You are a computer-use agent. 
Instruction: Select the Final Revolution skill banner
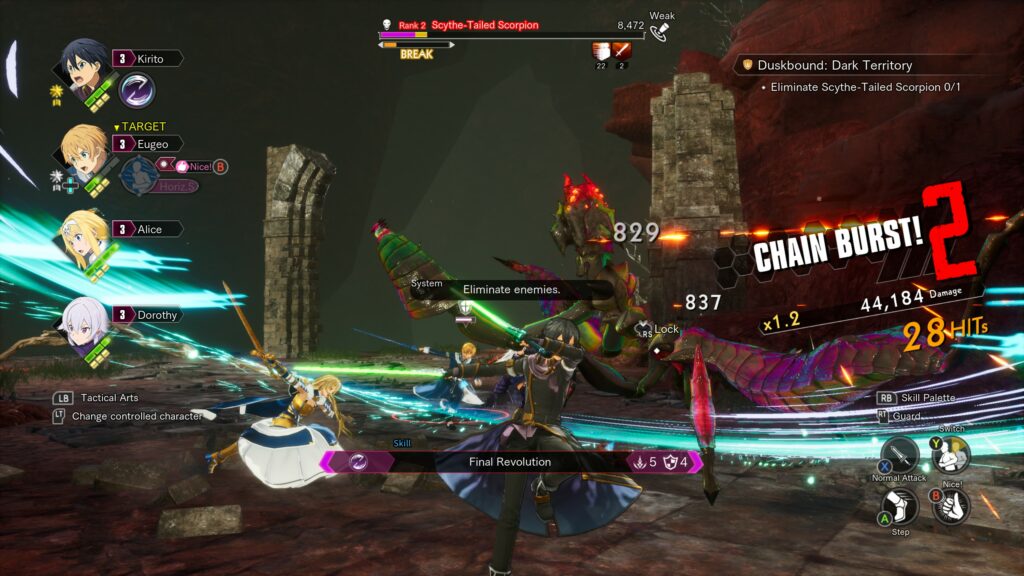(510, 462)
